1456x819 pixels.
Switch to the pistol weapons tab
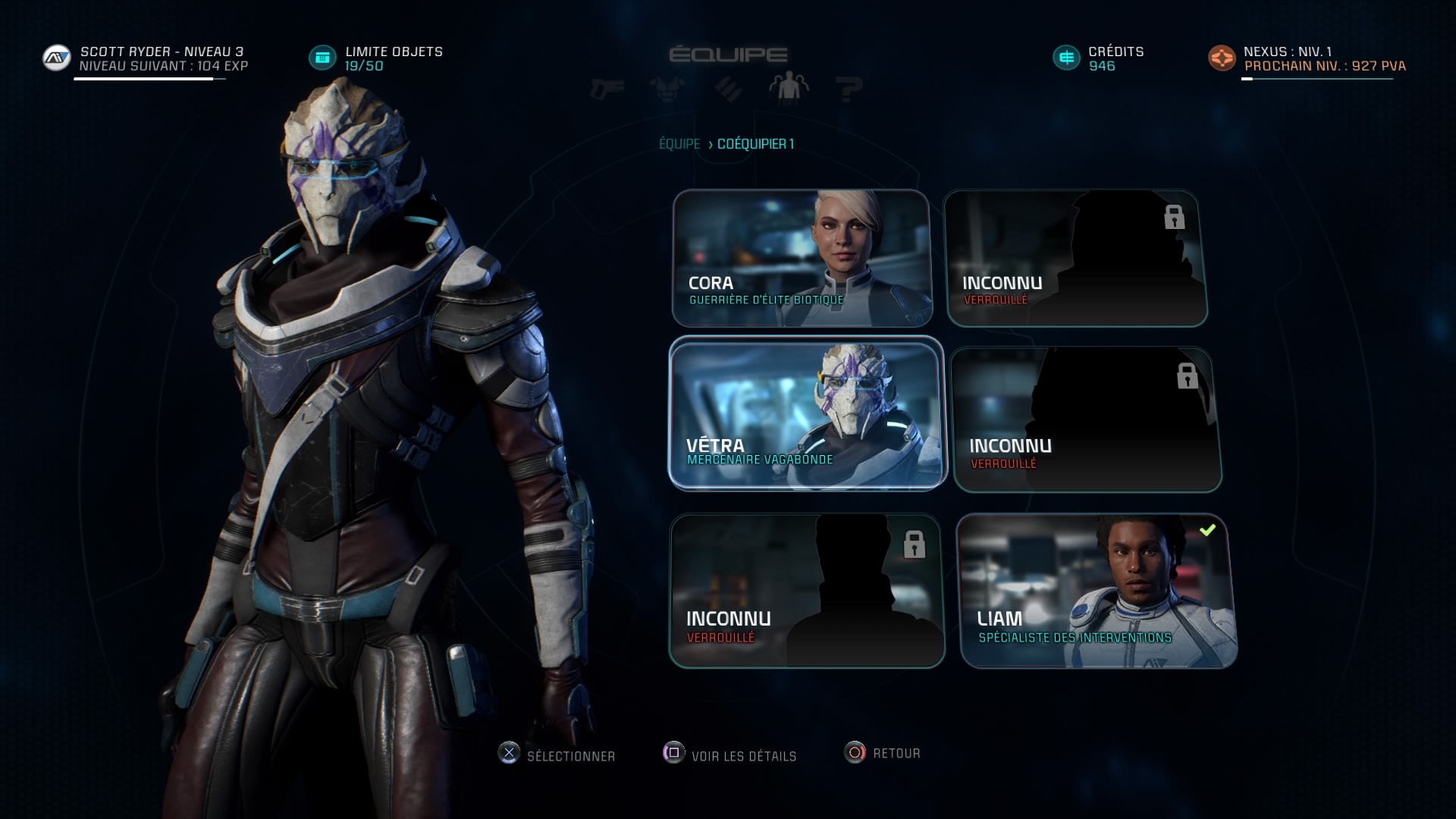pyautogui.click(x=607, y=89)
